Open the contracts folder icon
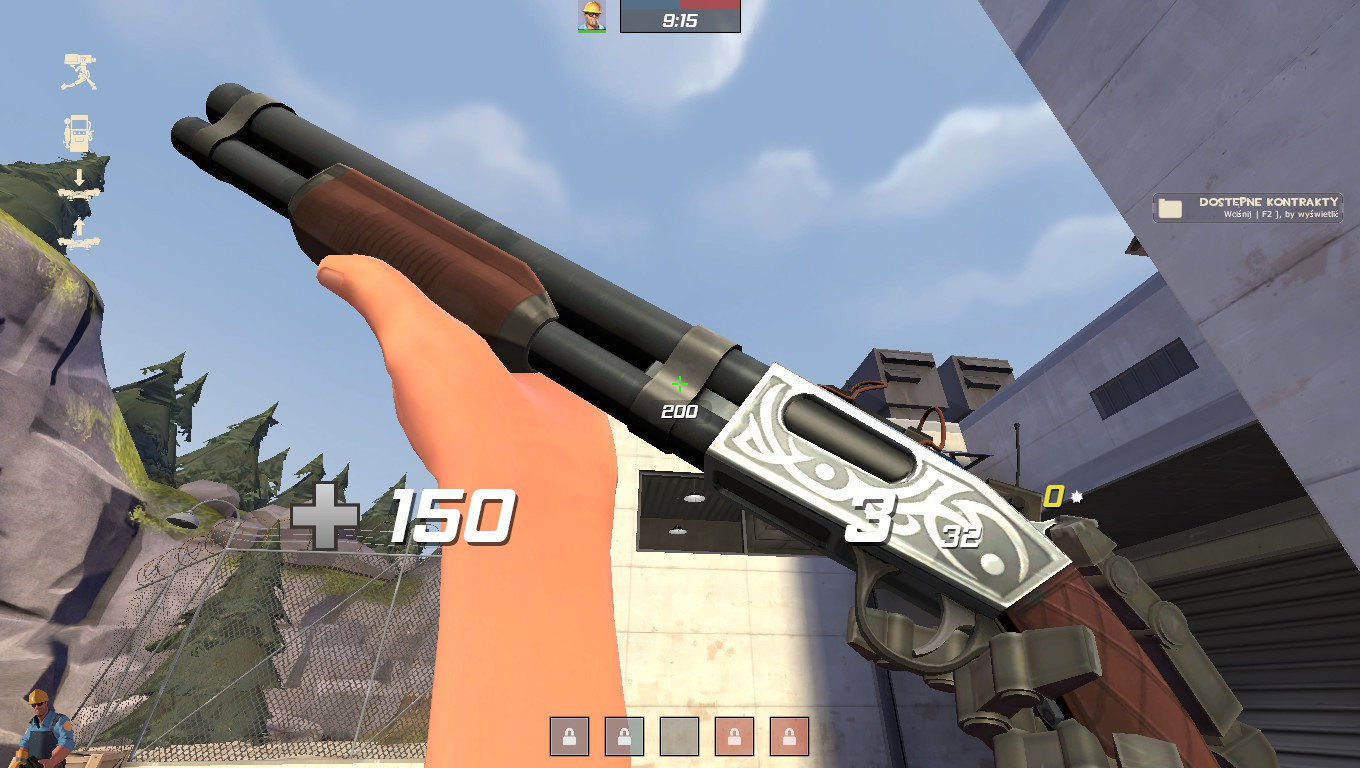1360x768 pixels. coord(1172,206)
